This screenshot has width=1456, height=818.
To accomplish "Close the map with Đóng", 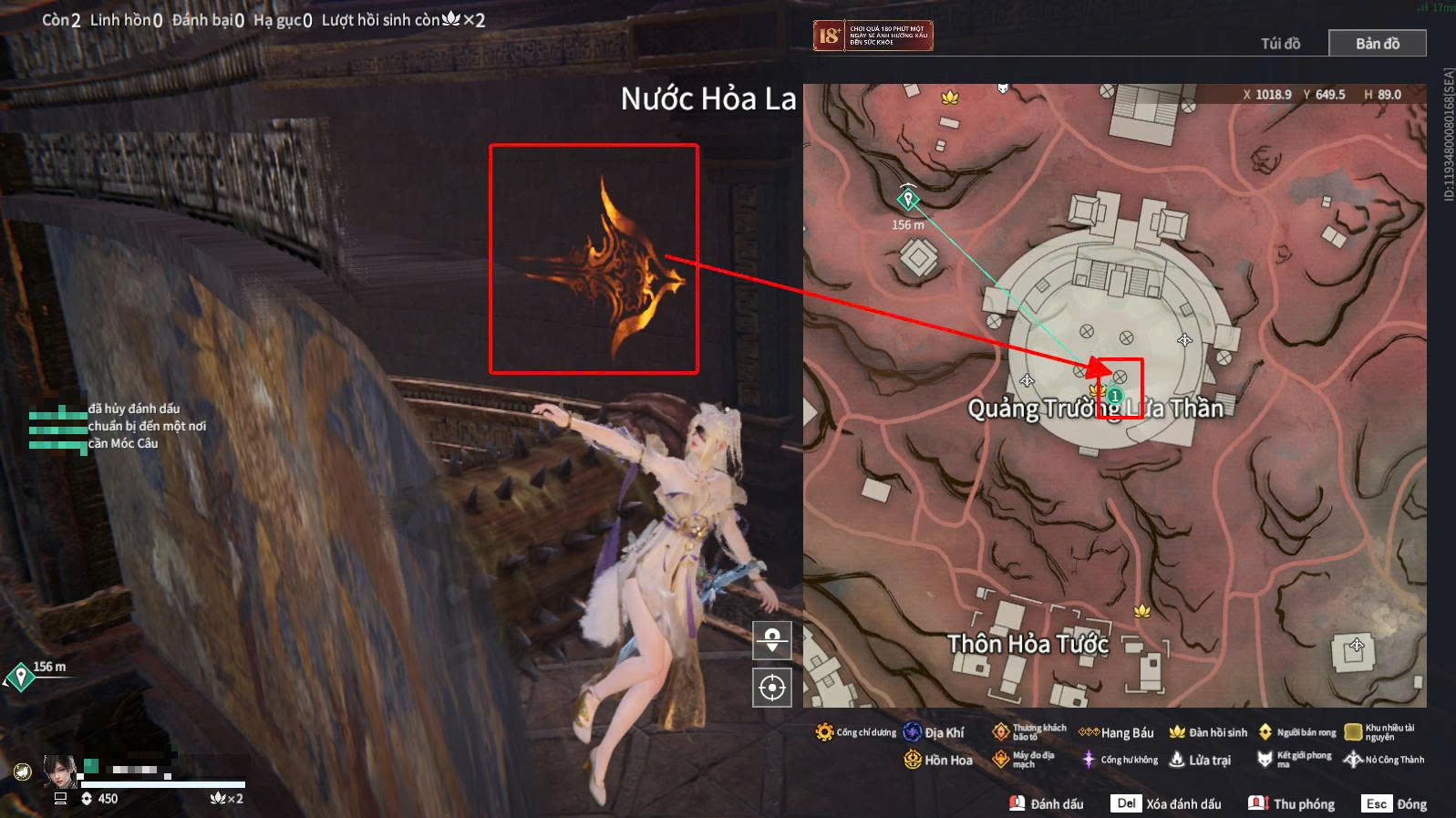I will click(x=1395, y=803).
